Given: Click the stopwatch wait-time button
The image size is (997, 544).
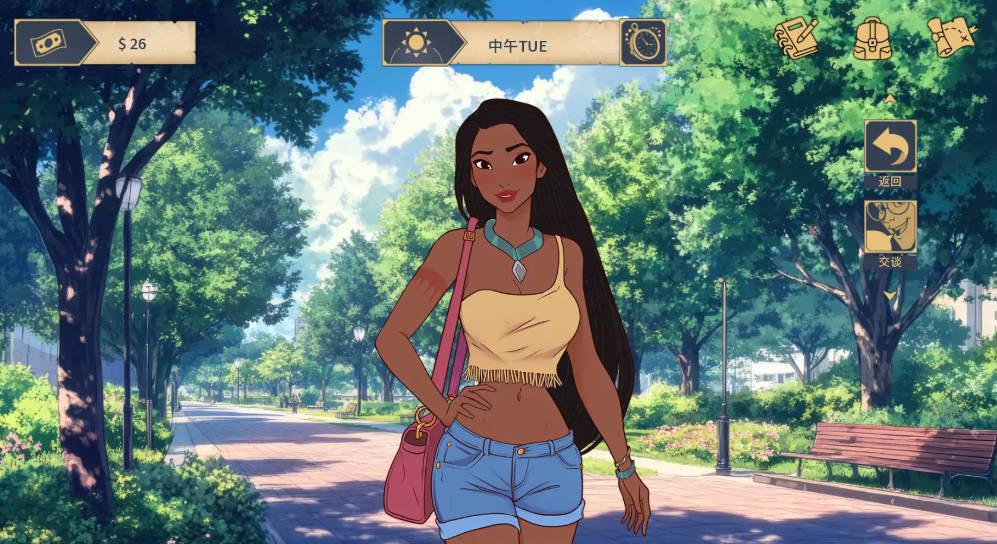Looking at the screenshot, I should [x=642, y=43].
